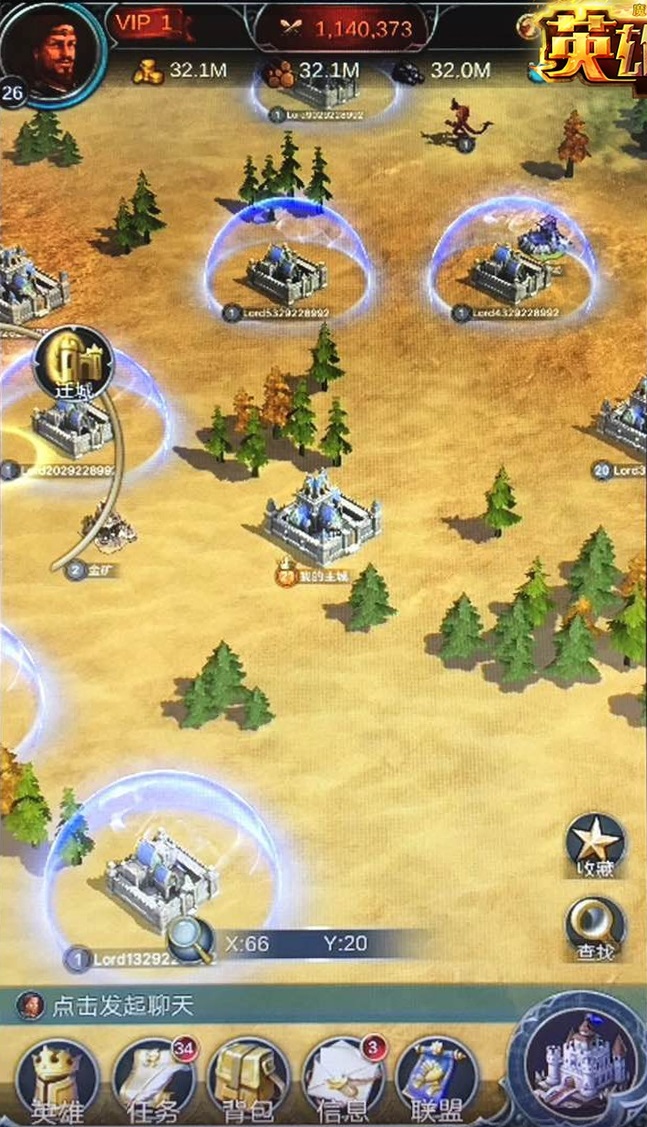647x1127 pixels.
Task: Open the 查找 search button
Action: click(x=597, y=925)
